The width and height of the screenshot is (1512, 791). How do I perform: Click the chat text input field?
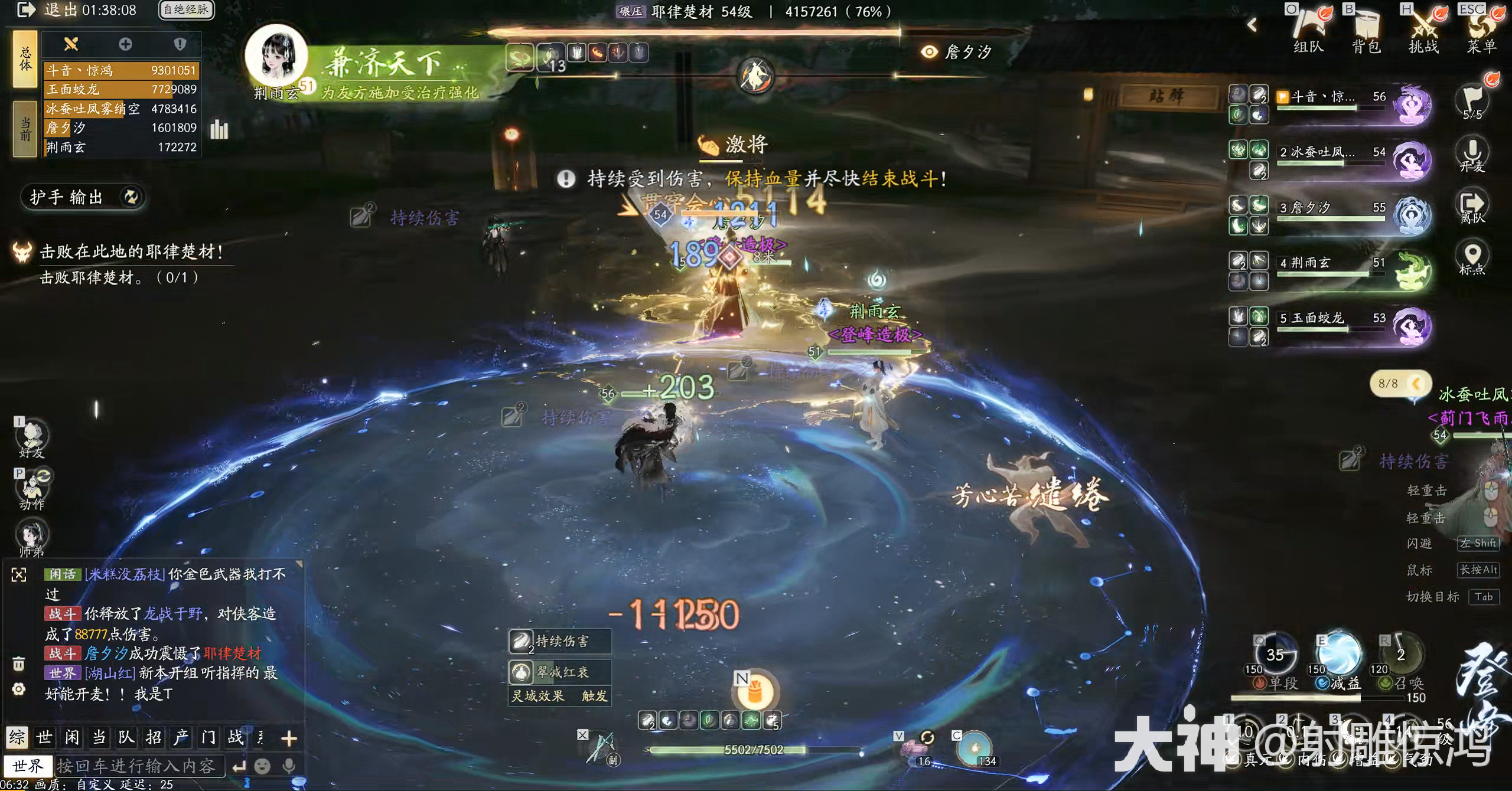(x=139, y=766)
